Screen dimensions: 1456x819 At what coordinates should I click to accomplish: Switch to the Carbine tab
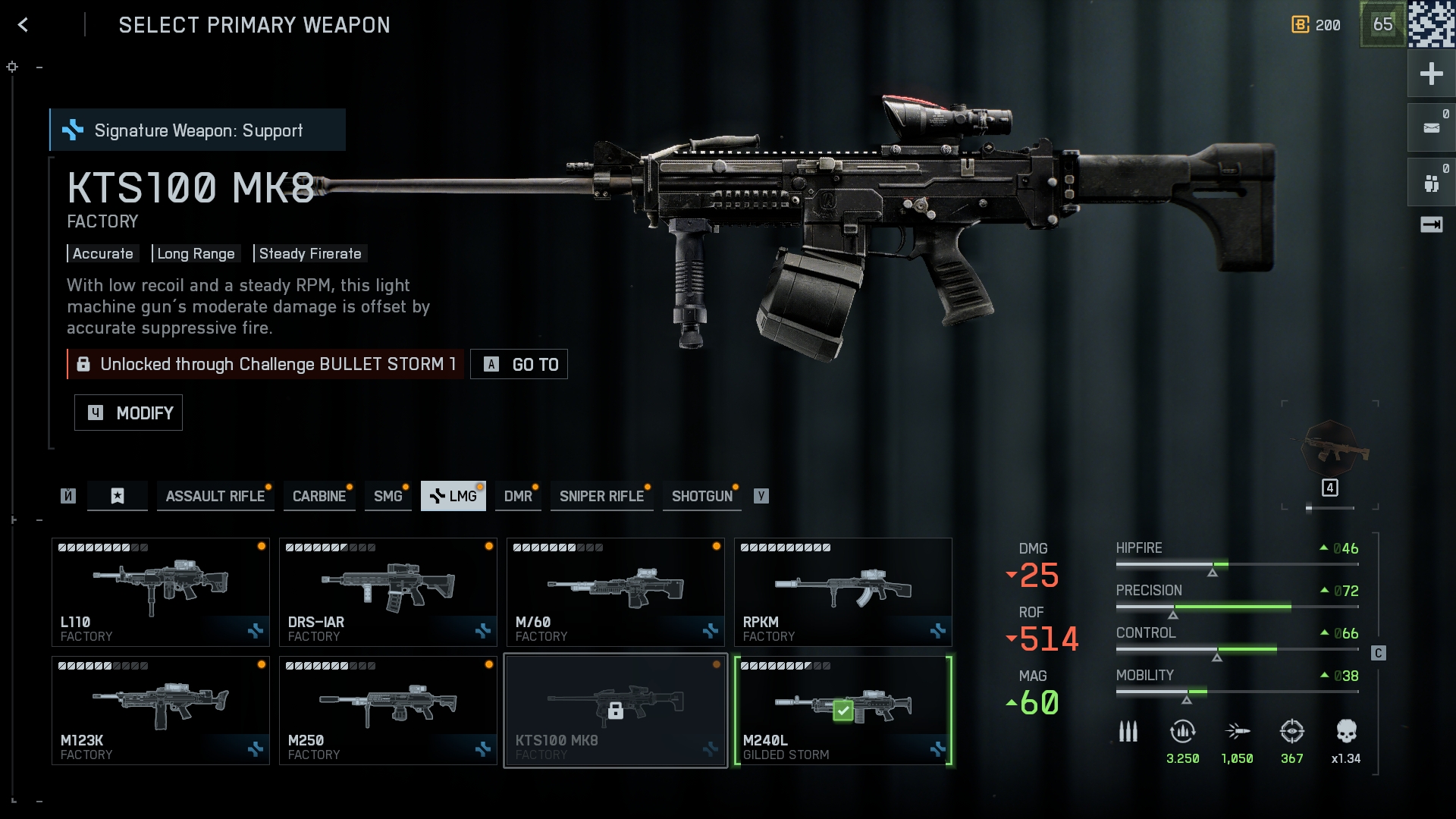click(x=318, y=496)
